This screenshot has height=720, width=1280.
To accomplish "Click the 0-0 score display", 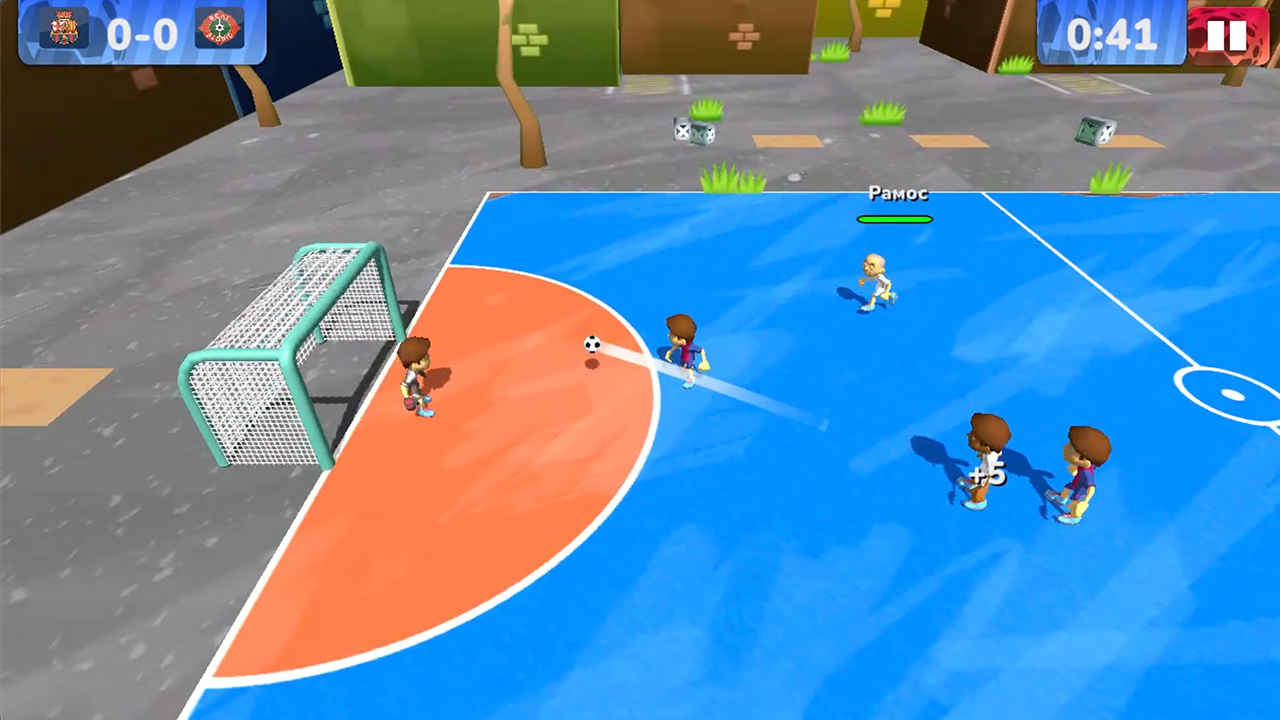I will tap(140, 32).
